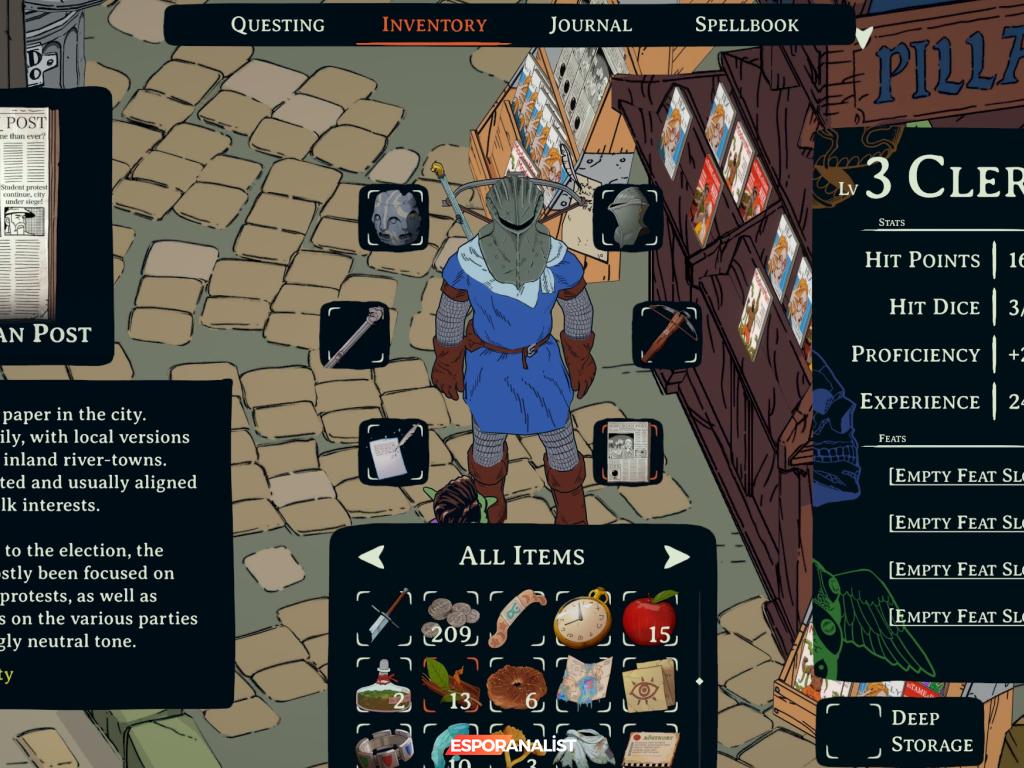Choose the equipped crossbow slot

pyautogui.click(x=666, y=335)
